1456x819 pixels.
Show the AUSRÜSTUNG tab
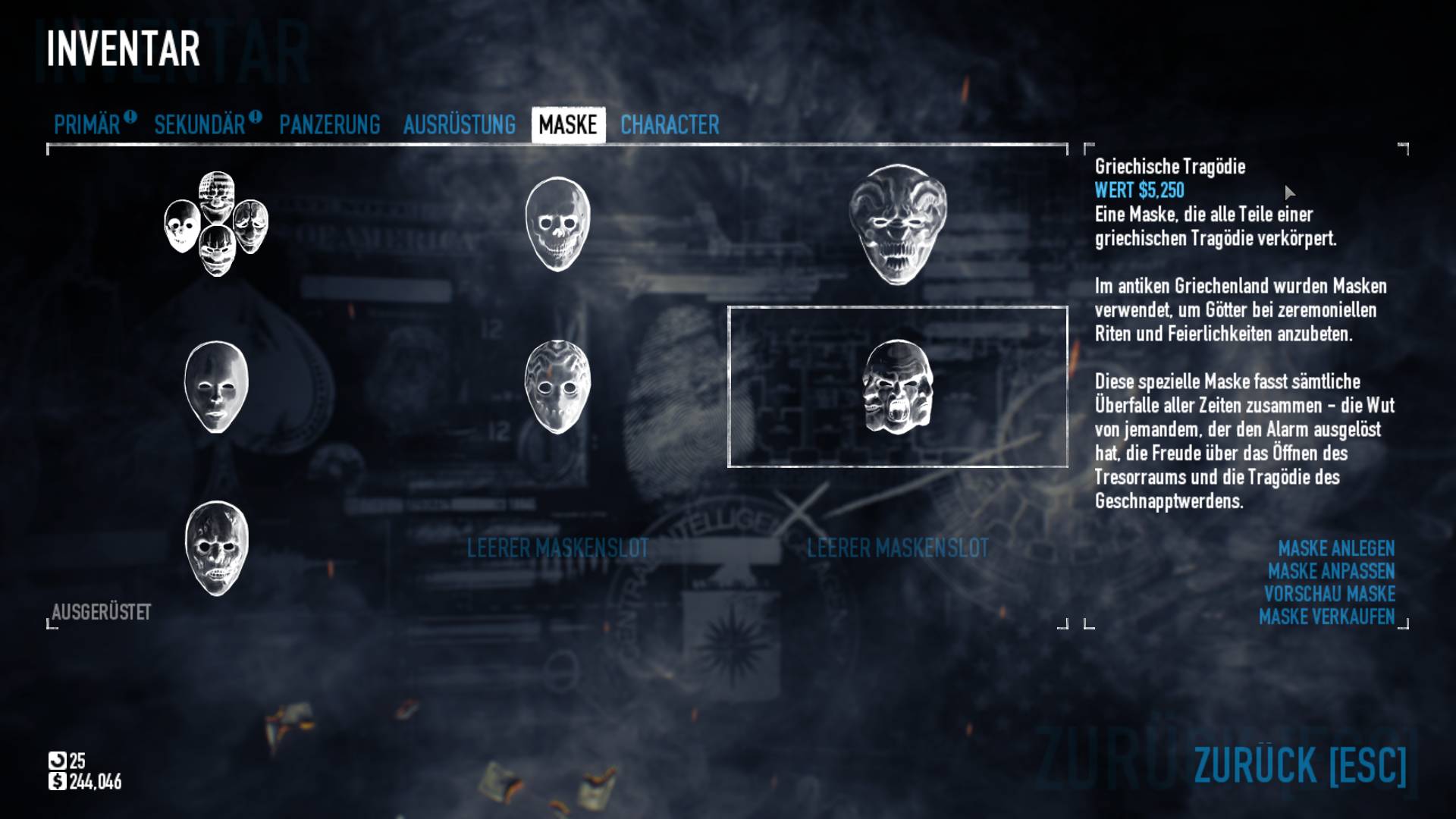click(x=459, y=125)
